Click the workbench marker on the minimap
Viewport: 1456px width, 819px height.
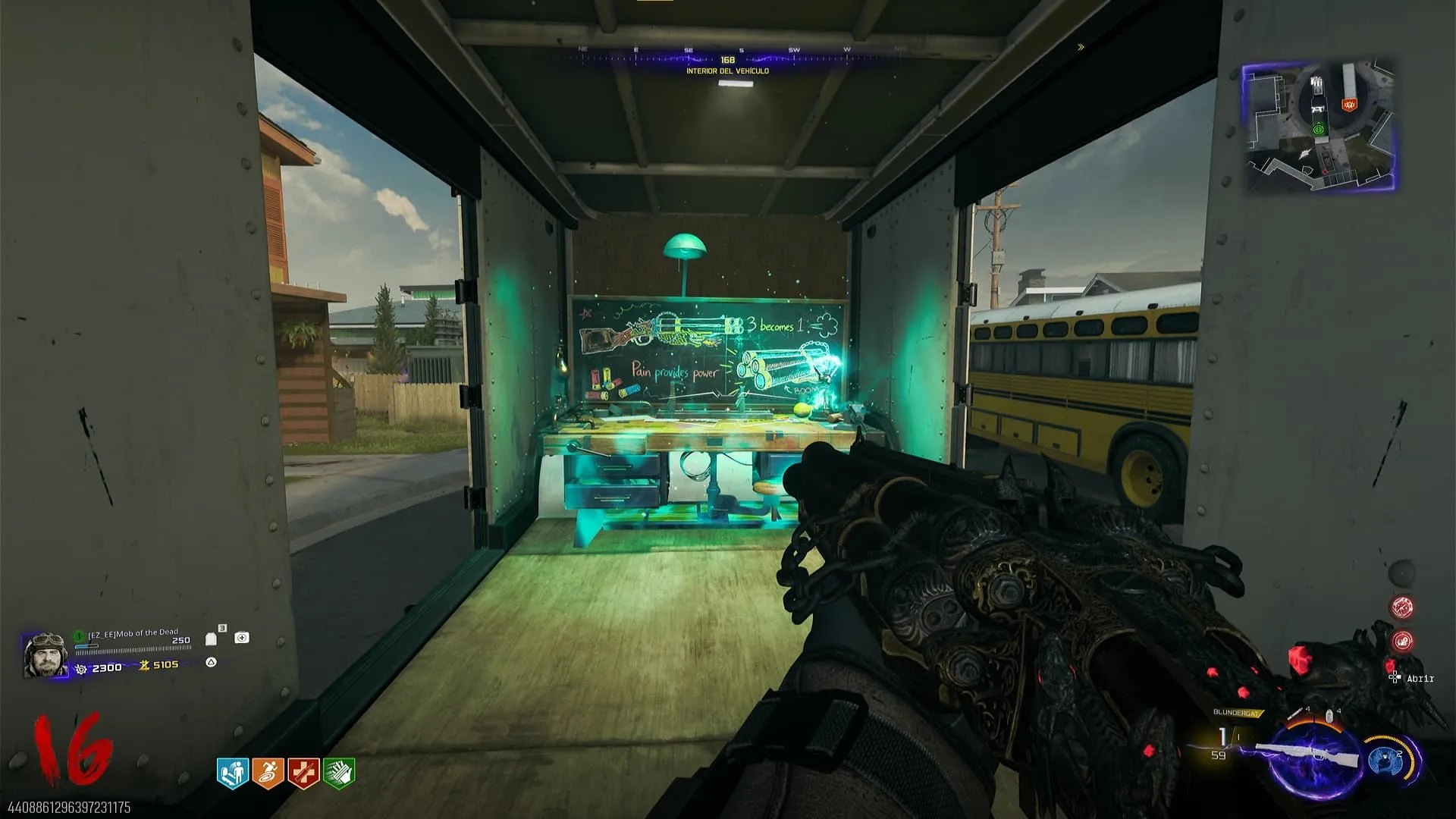[1317, 108]
